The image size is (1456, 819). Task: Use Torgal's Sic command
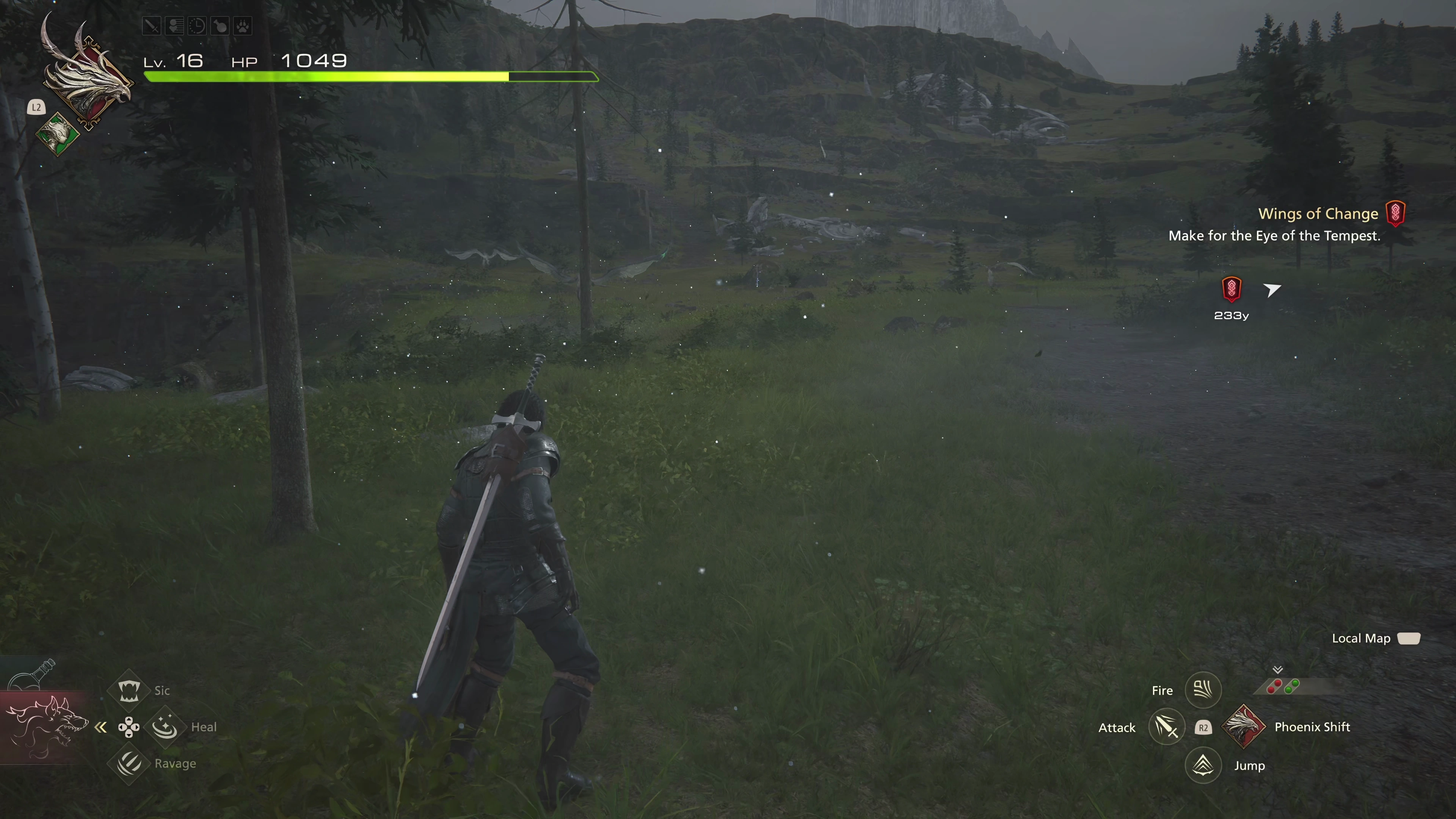click(129, 690)
